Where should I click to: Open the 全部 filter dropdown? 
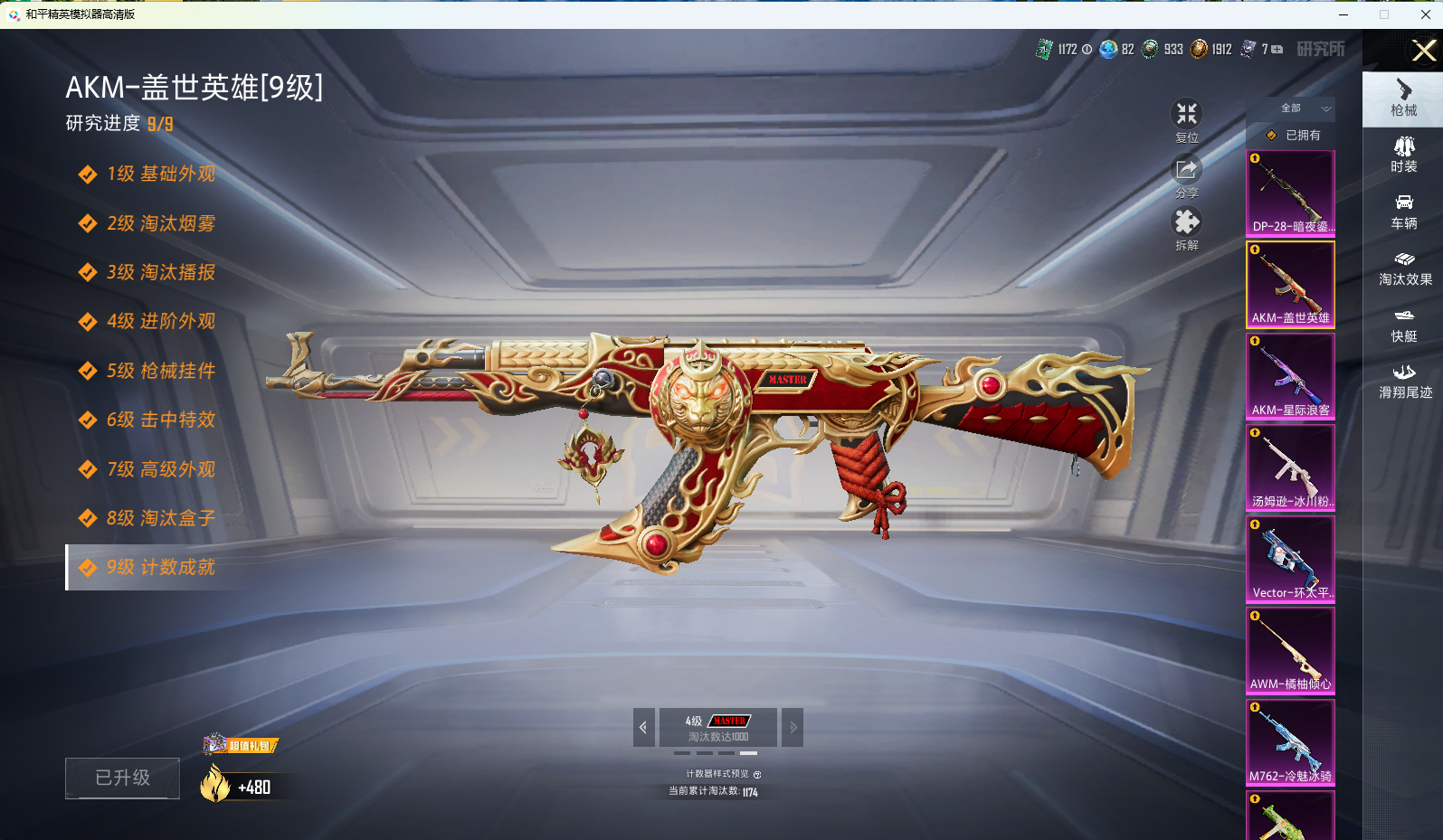click(1303, 109)
